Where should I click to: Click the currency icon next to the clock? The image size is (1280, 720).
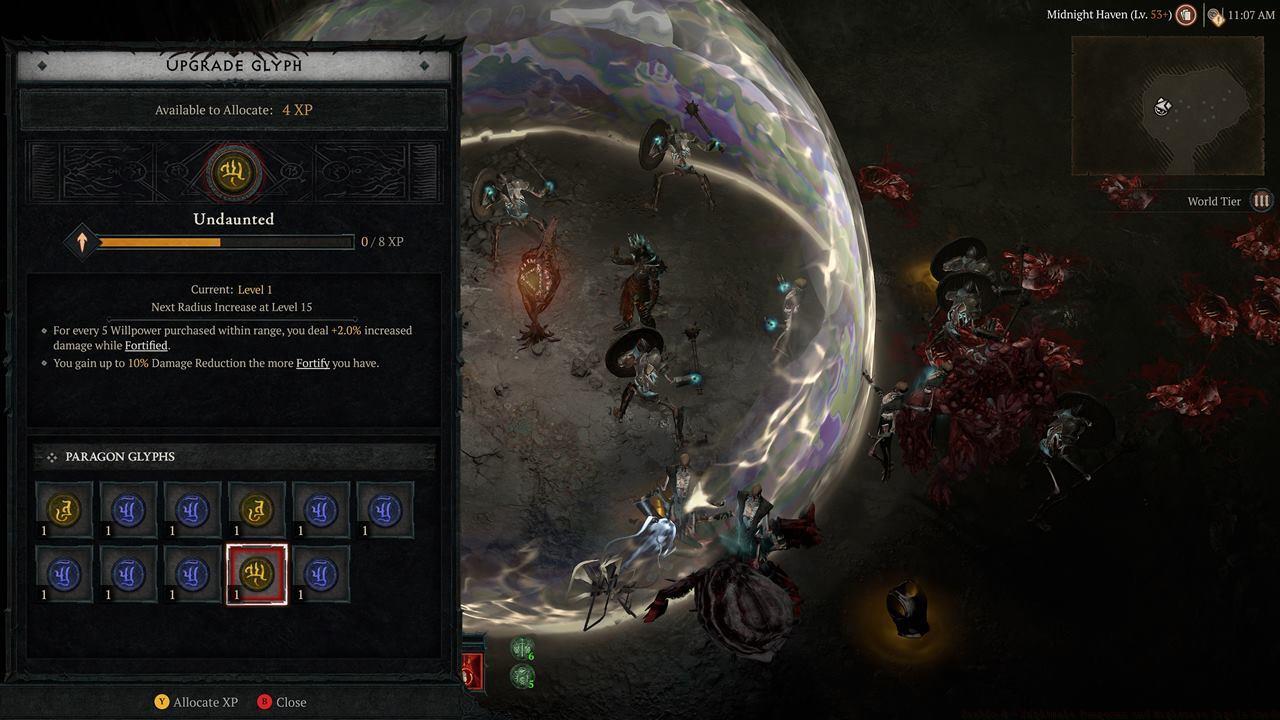click(x=1214, y=14)
